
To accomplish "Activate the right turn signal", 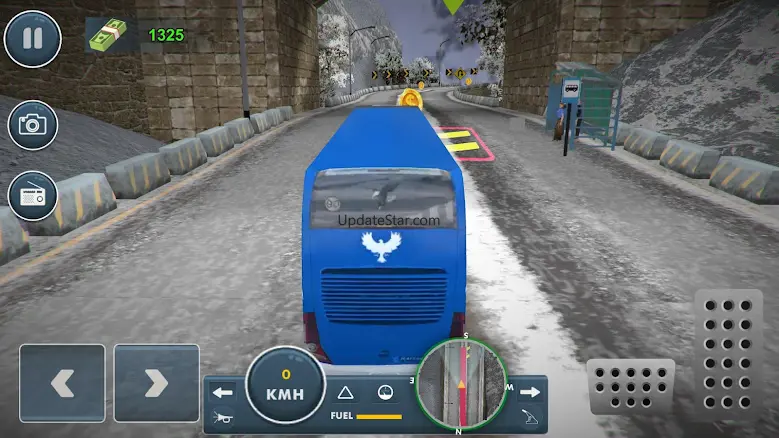I will click(530, 392).
